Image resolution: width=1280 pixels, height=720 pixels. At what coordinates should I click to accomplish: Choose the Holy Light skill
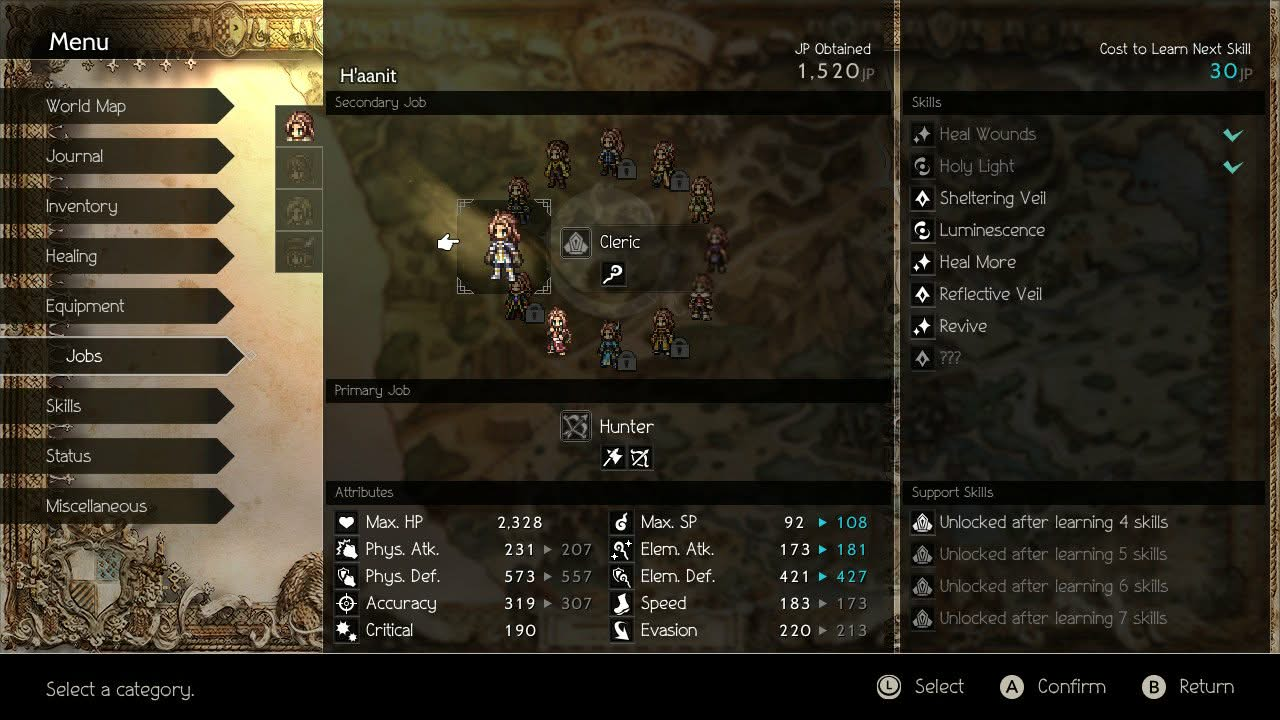pos(976,166)
